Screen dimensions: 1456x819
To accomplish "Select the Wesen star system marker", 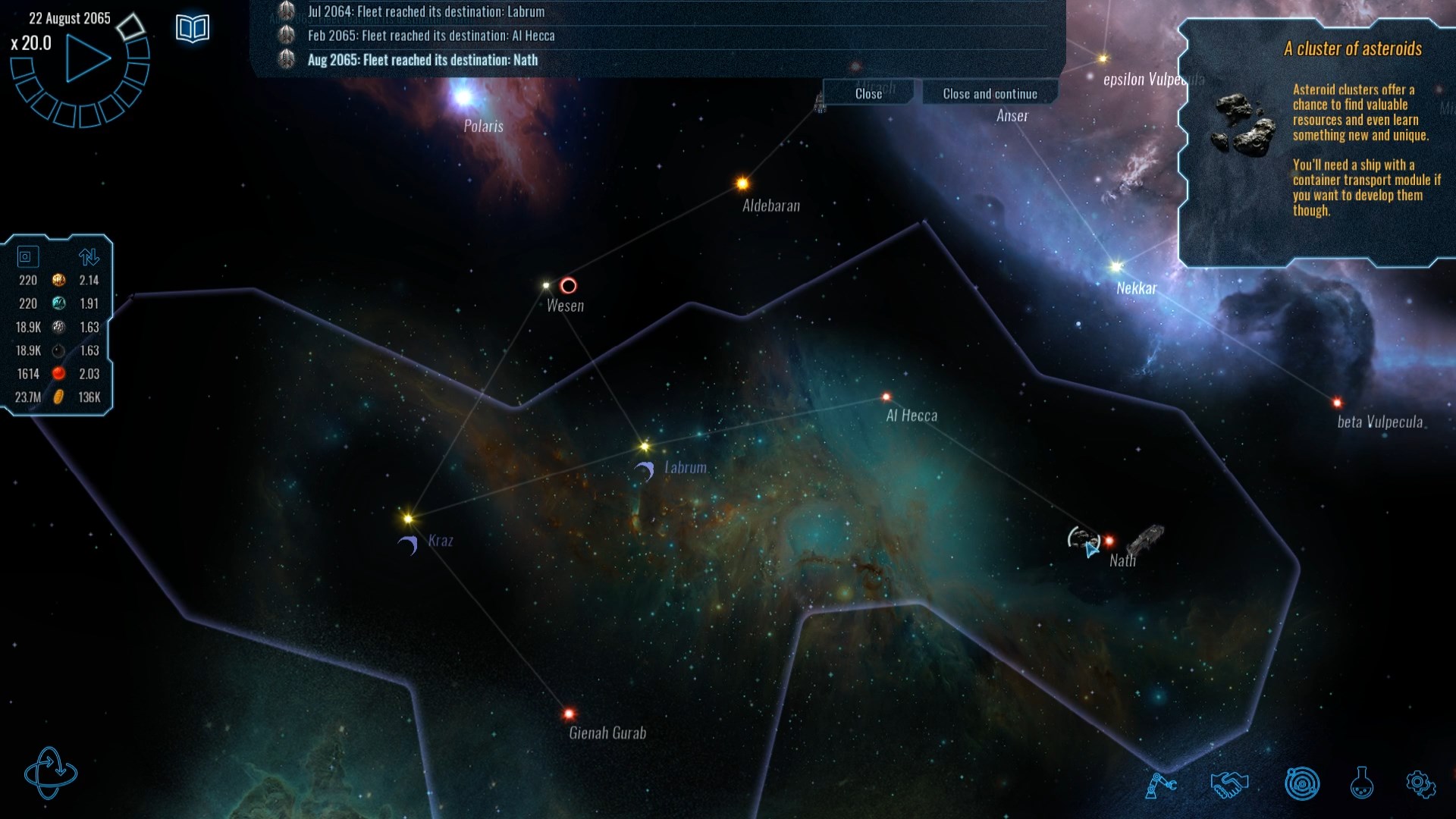I will coord(547,286).
